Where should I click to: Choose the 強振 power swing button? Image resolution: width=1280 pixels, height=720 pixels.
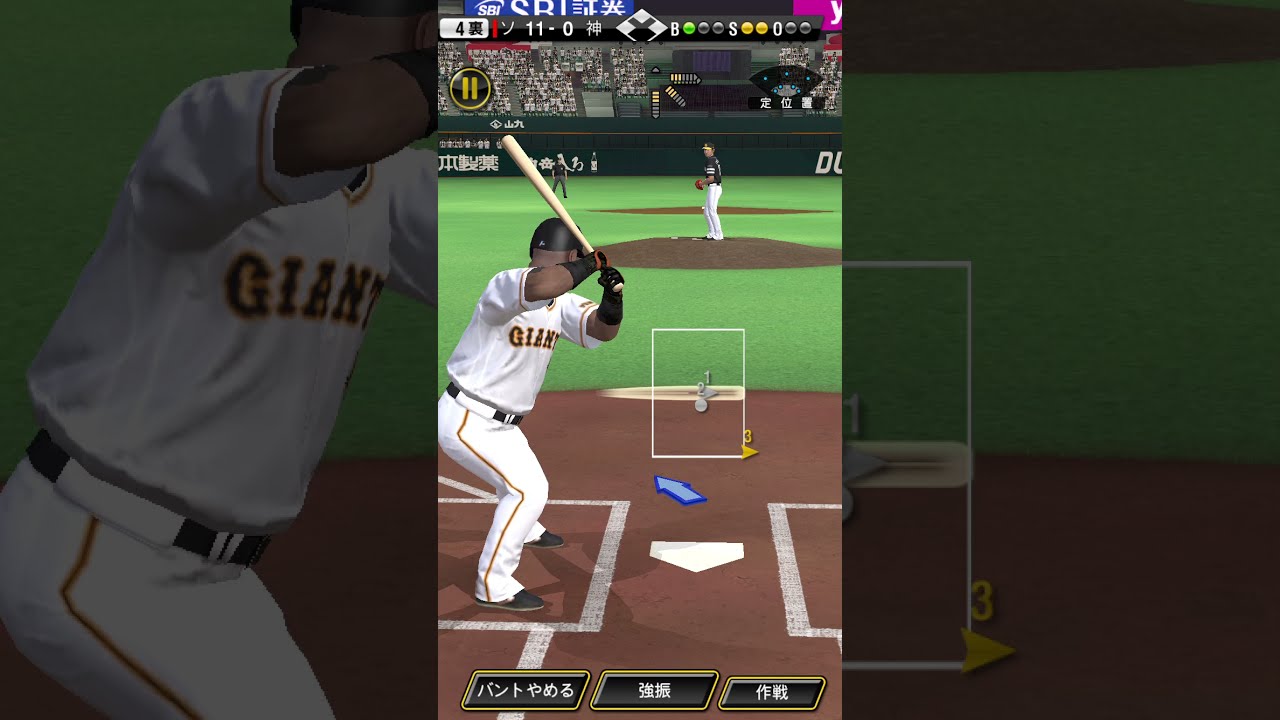655,690
